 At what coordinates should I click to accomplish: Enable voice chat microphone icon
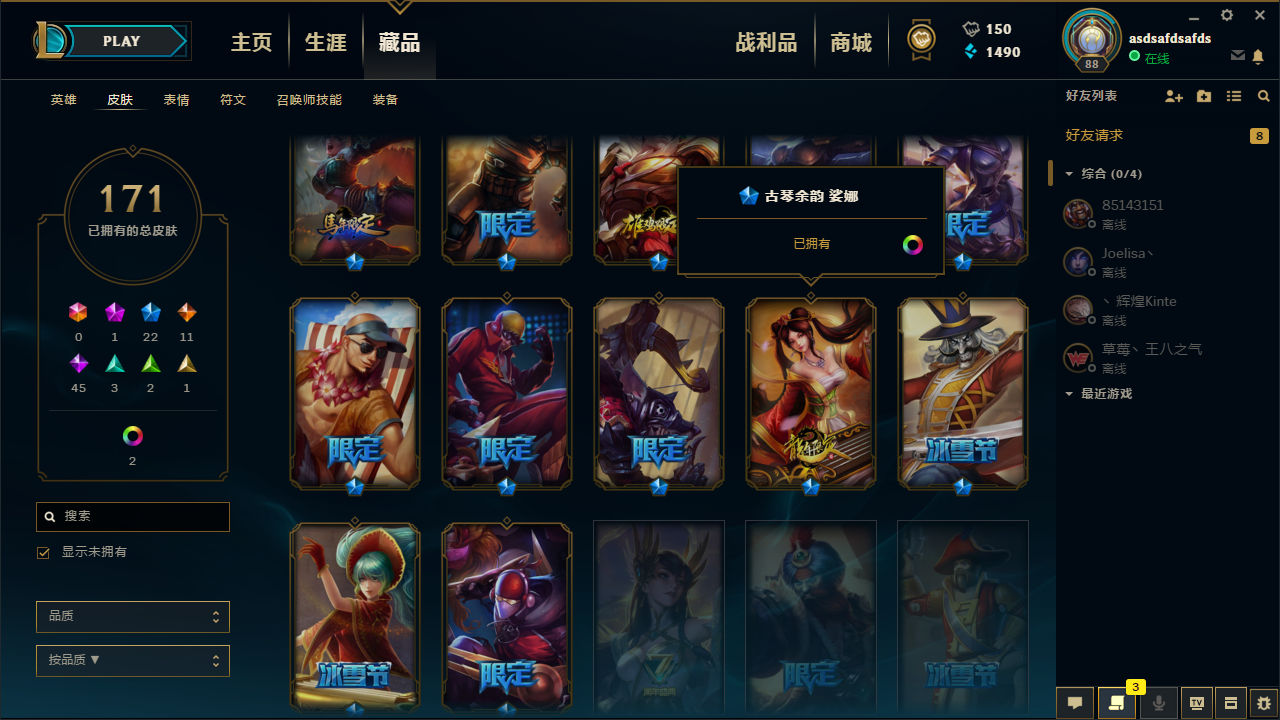(x=1158, y=703)
